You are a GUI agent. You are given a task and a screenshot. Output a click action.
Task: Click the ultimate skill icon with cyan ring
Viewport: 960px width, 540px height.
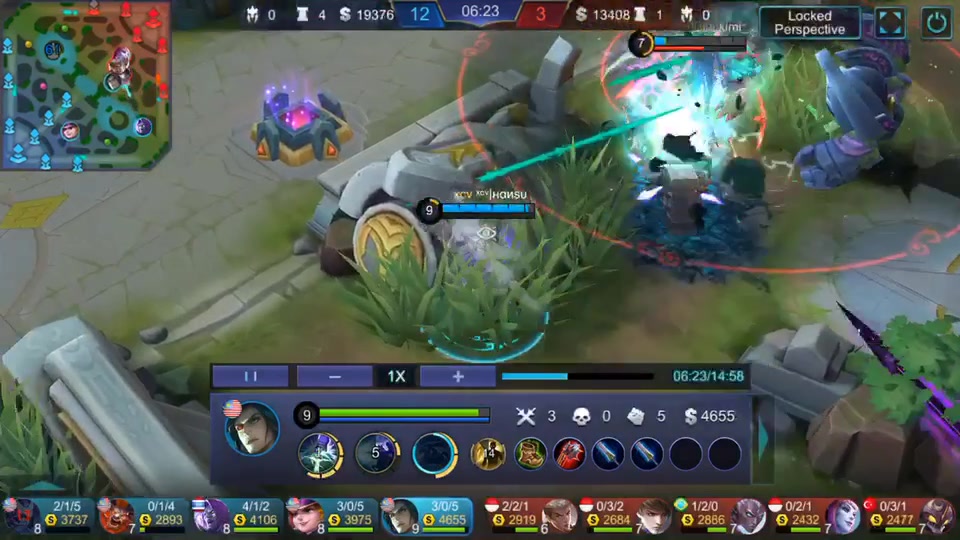click(435, 453)
